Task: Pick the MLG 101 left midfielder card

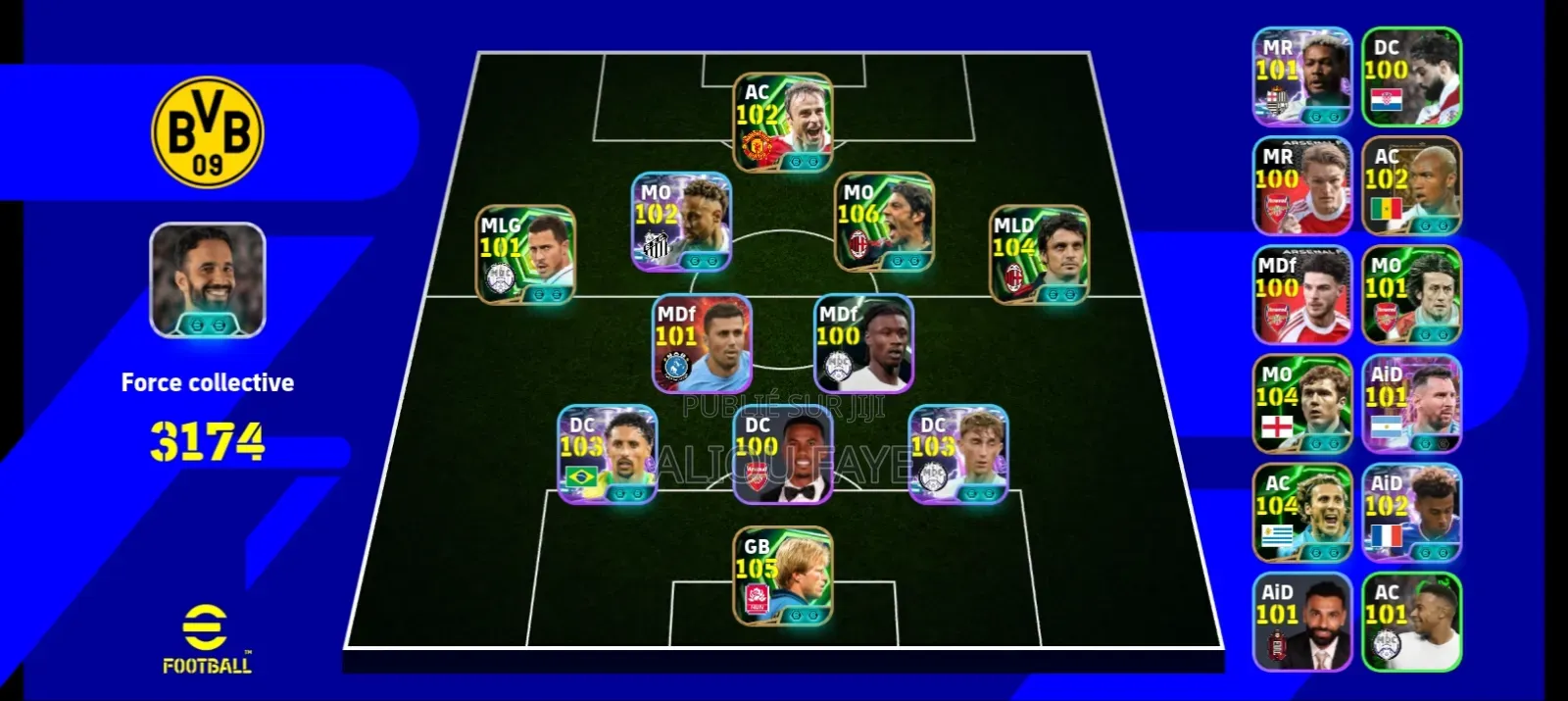Action: (x=526, y=255)
